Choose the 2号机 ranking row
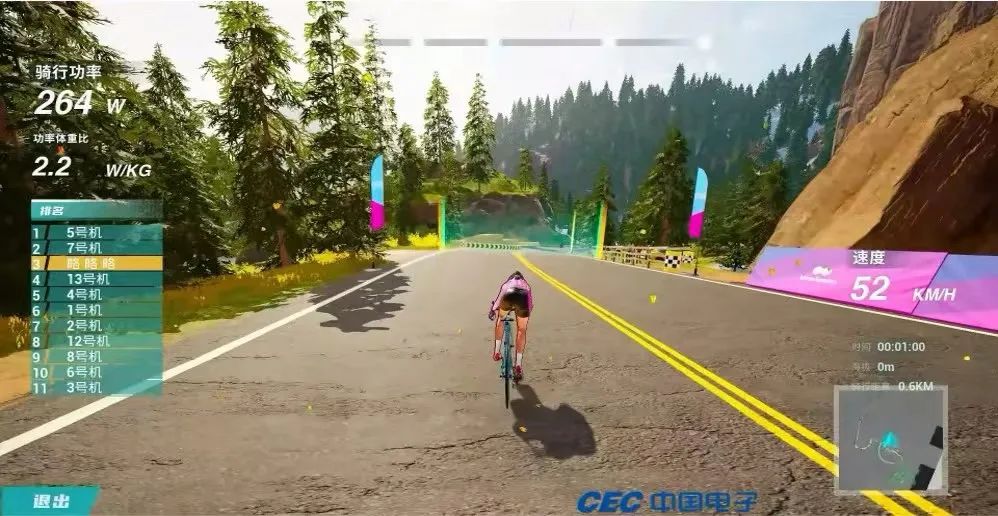This screenshot has width=998, height=516. pos(96,325)
